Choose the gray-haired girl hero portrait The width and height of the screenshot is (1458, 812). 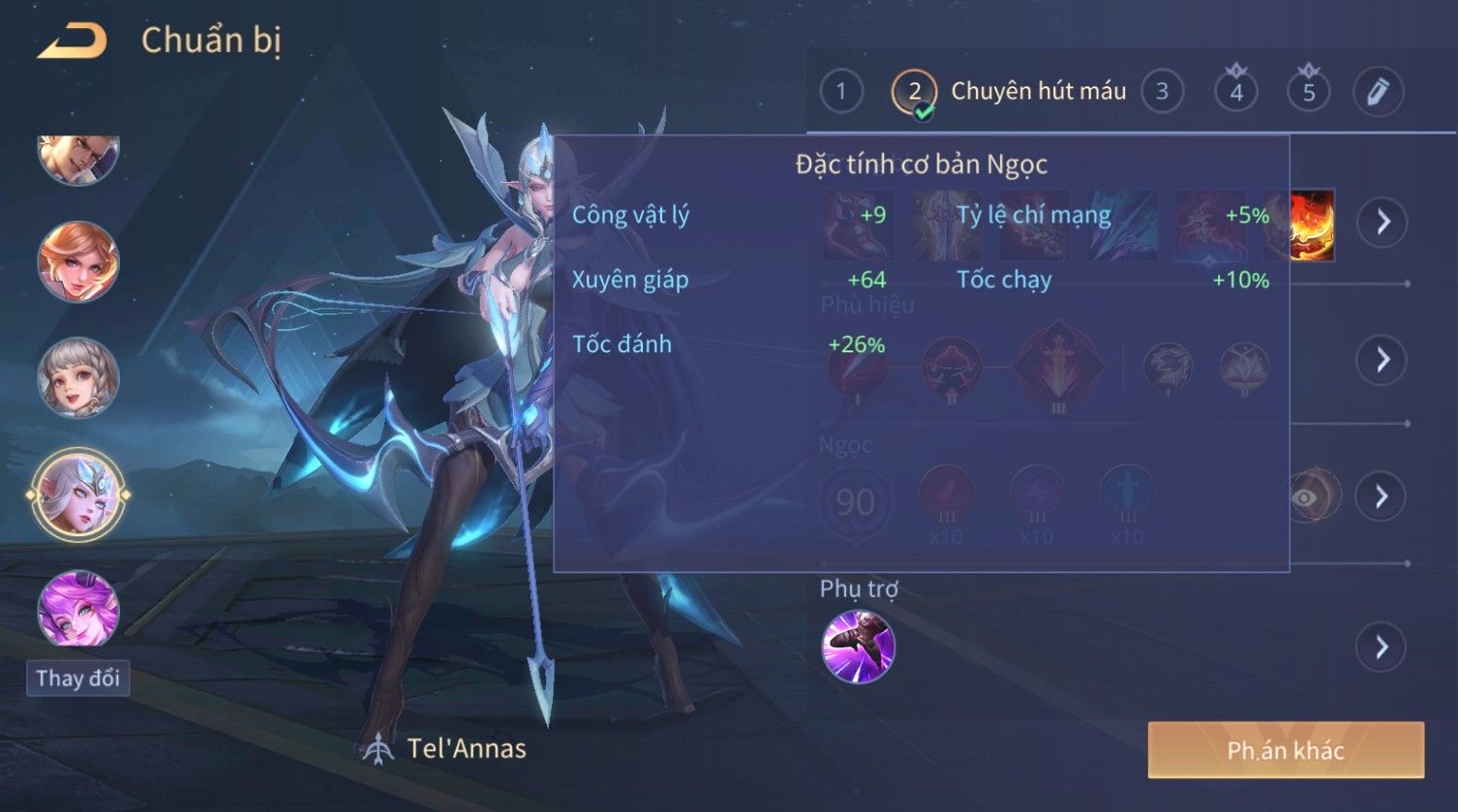click(x=77, y=377)
